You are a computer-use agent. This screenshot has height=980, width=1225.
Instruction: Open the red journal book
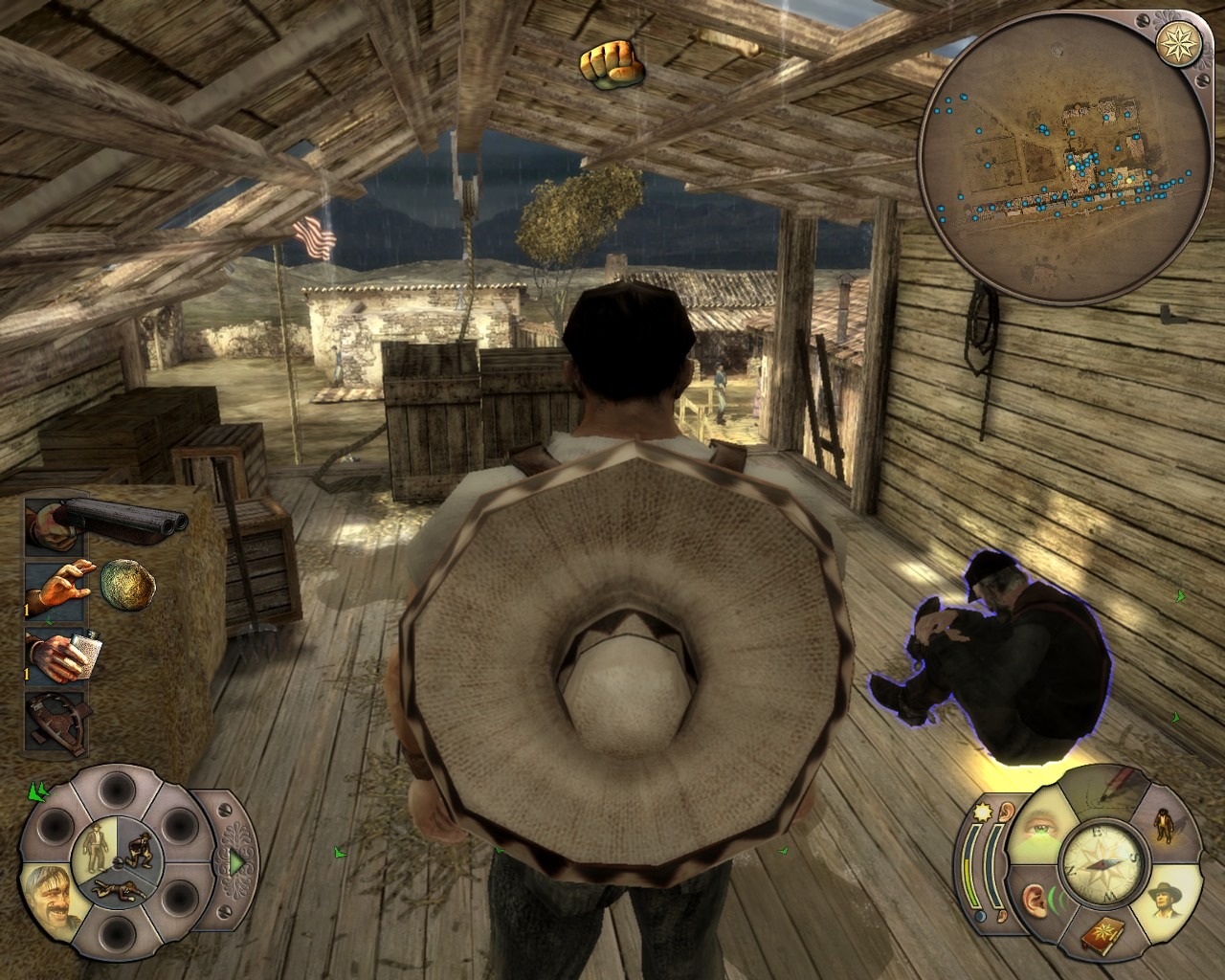[1103, 936]
